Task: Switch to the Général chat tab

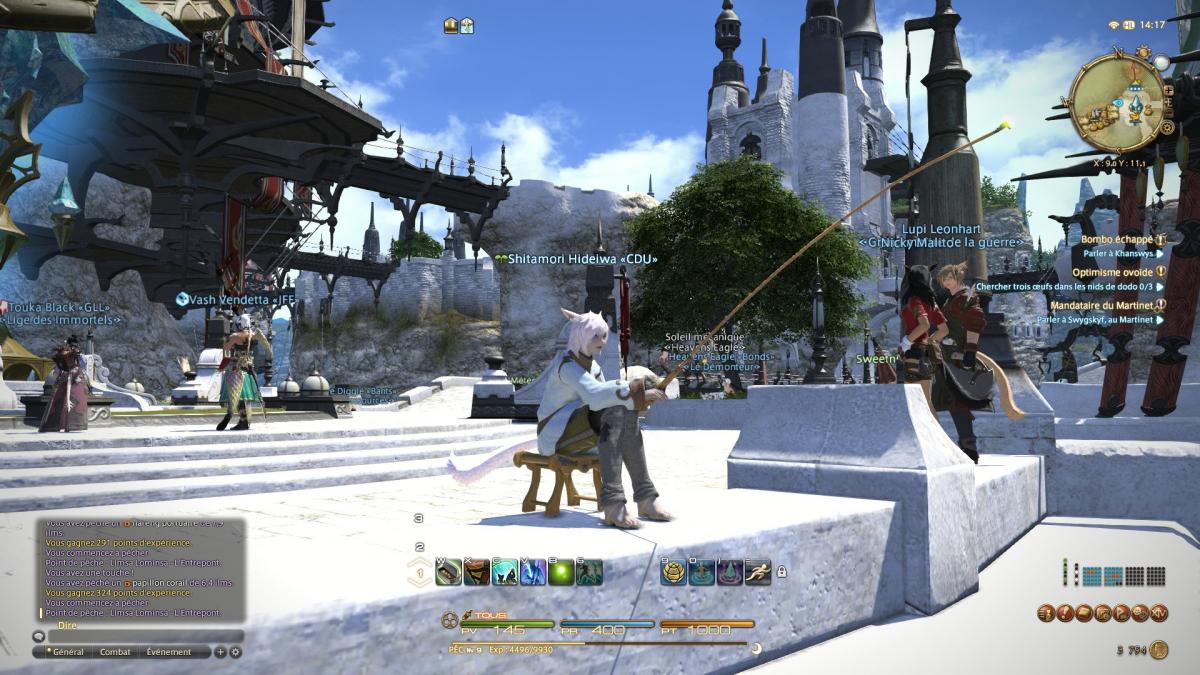Action: (68, 652)
